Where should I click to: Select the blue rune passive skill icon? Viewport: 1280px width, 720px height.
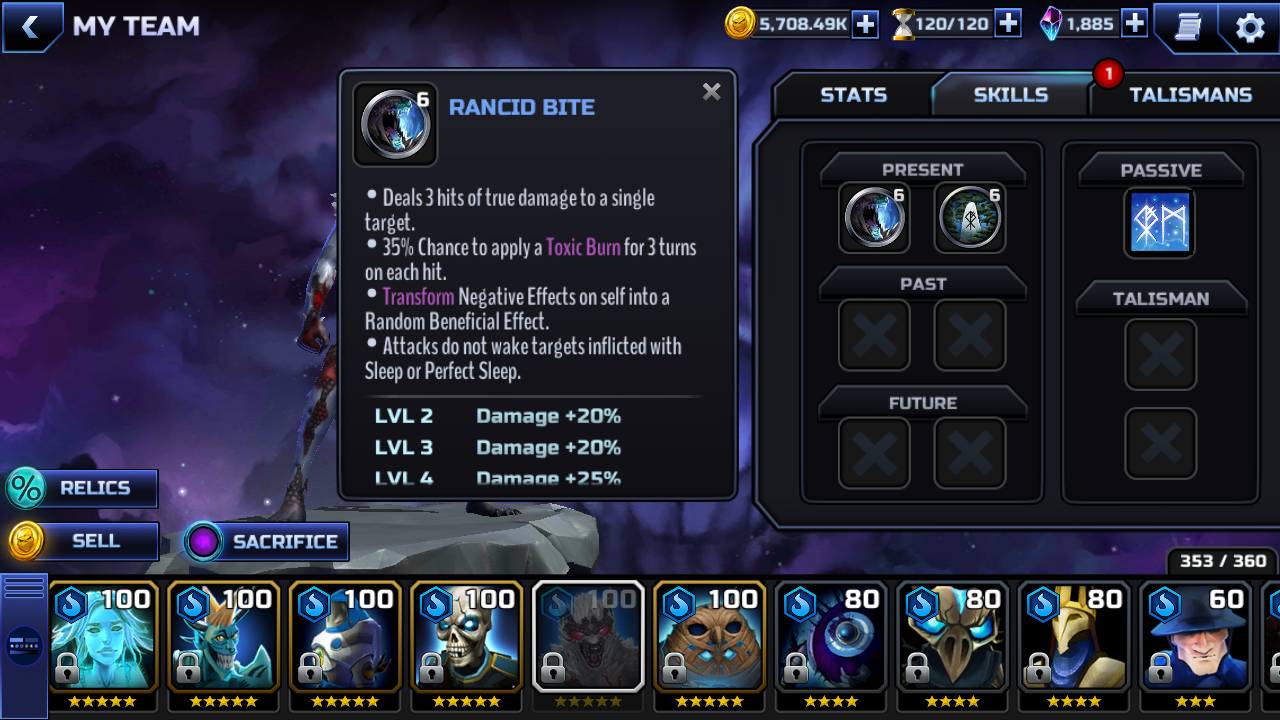tap(1160, 222)
